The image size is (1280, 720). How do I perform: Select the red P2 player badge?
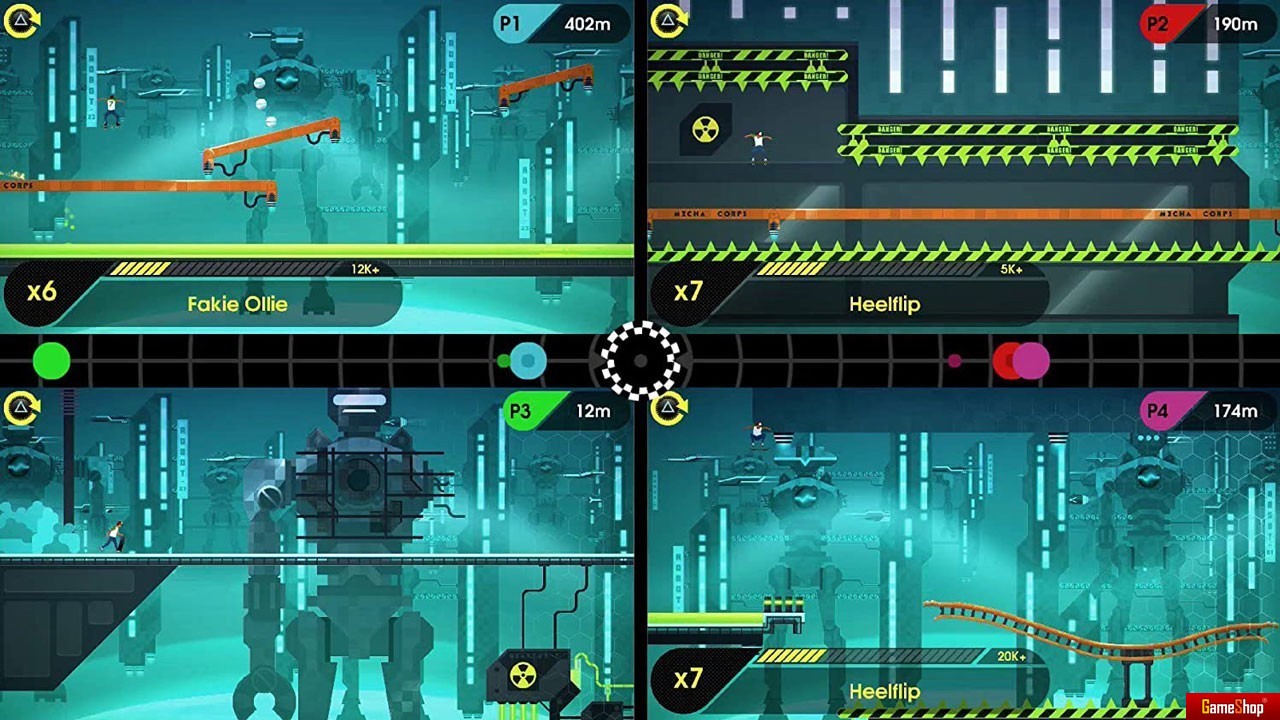point(1158,24)
